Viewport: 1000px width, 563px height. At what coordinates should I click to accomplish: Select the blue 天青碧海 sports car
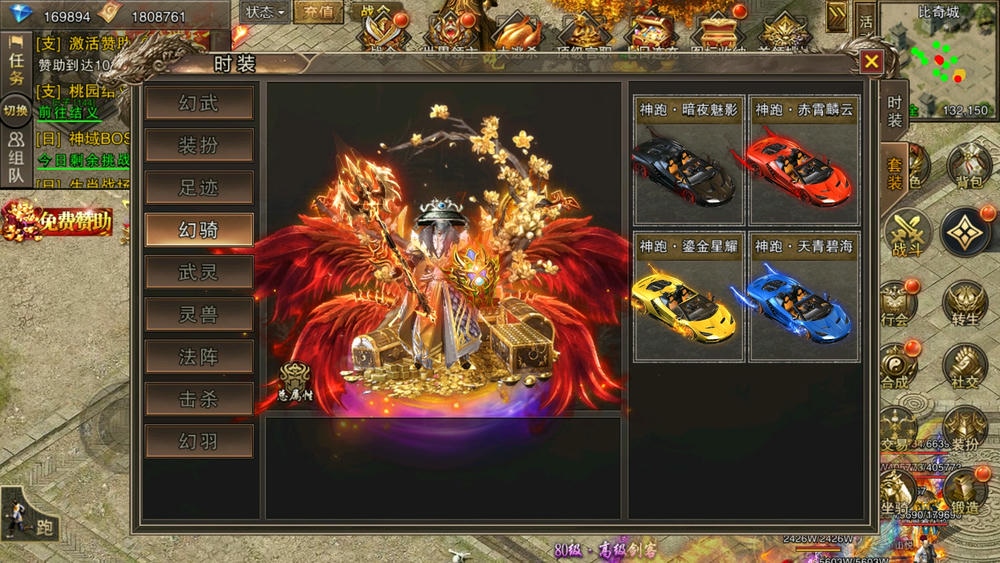tap(804, 297)
